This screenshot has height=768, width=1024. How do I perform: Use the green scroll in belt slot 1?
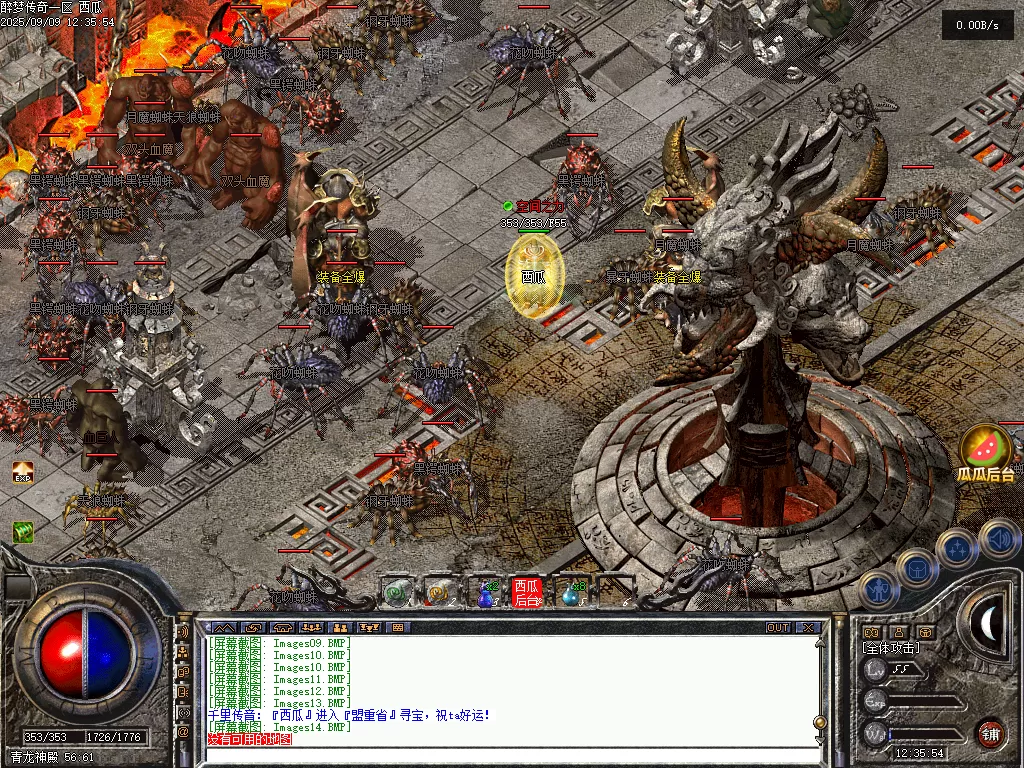coord(397,593)
